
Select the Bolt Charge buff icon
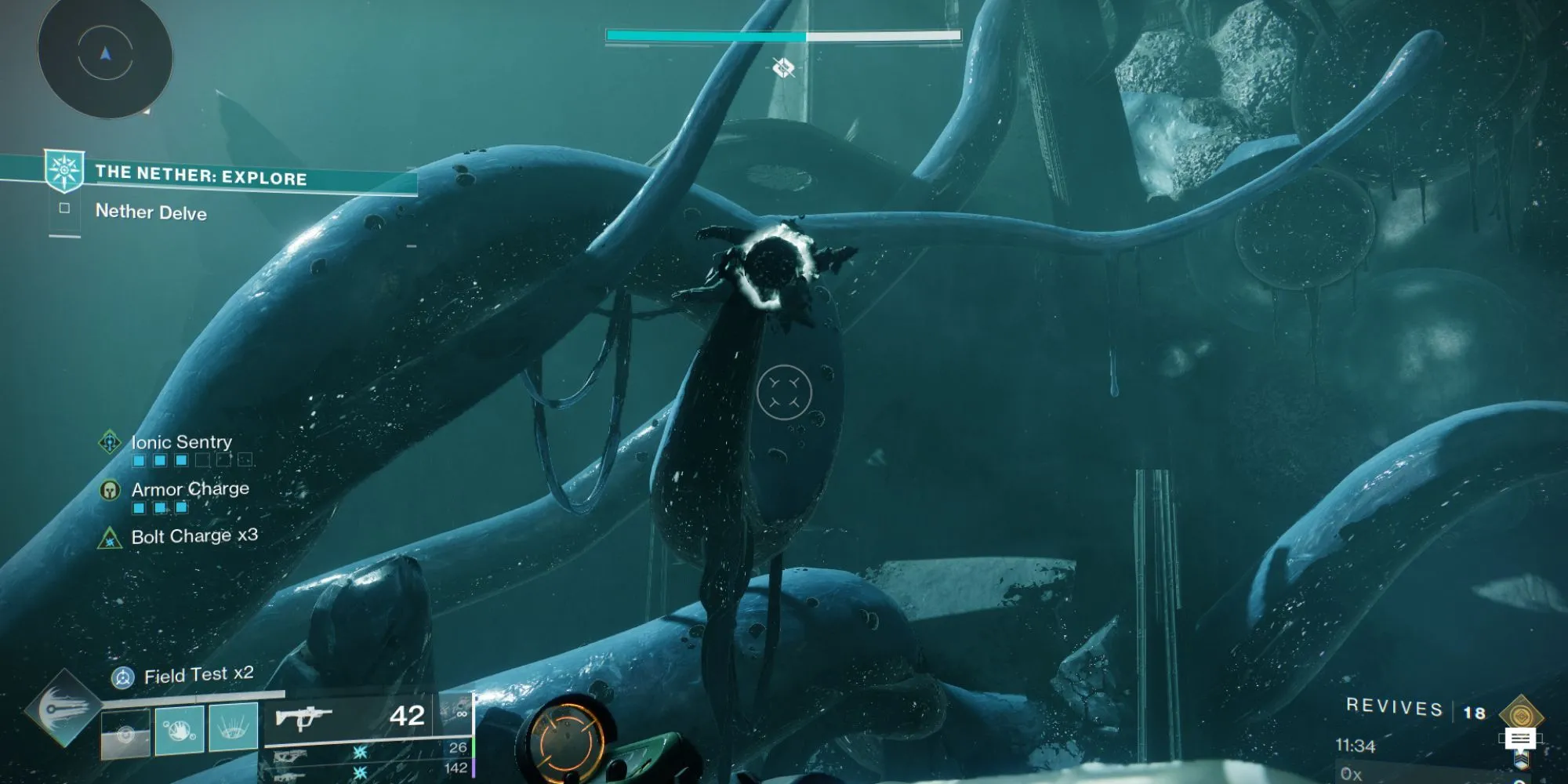point(110,539)
